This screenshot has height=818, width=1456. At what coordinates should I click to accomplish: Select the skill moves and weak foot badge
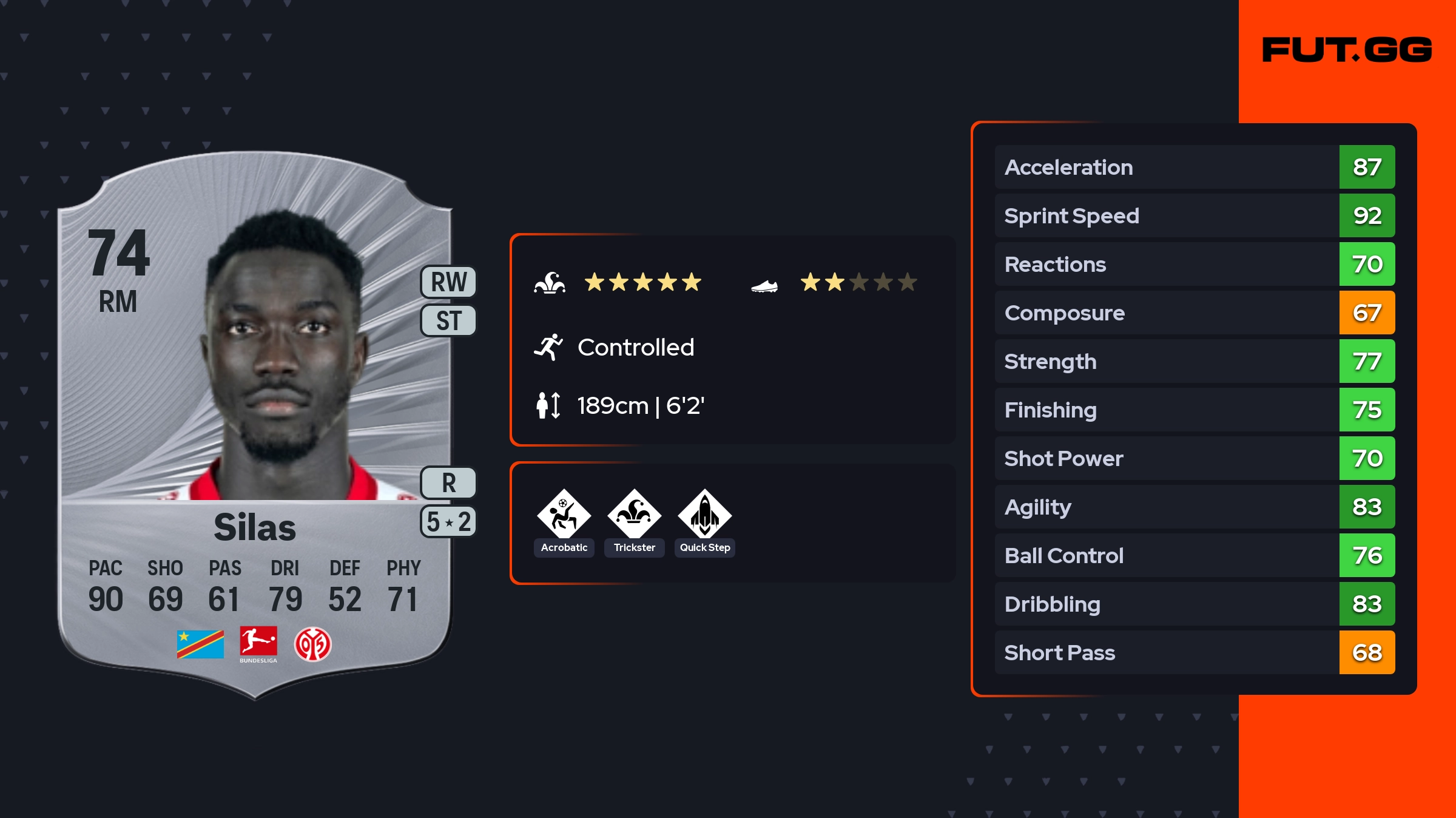pos(449,522)
